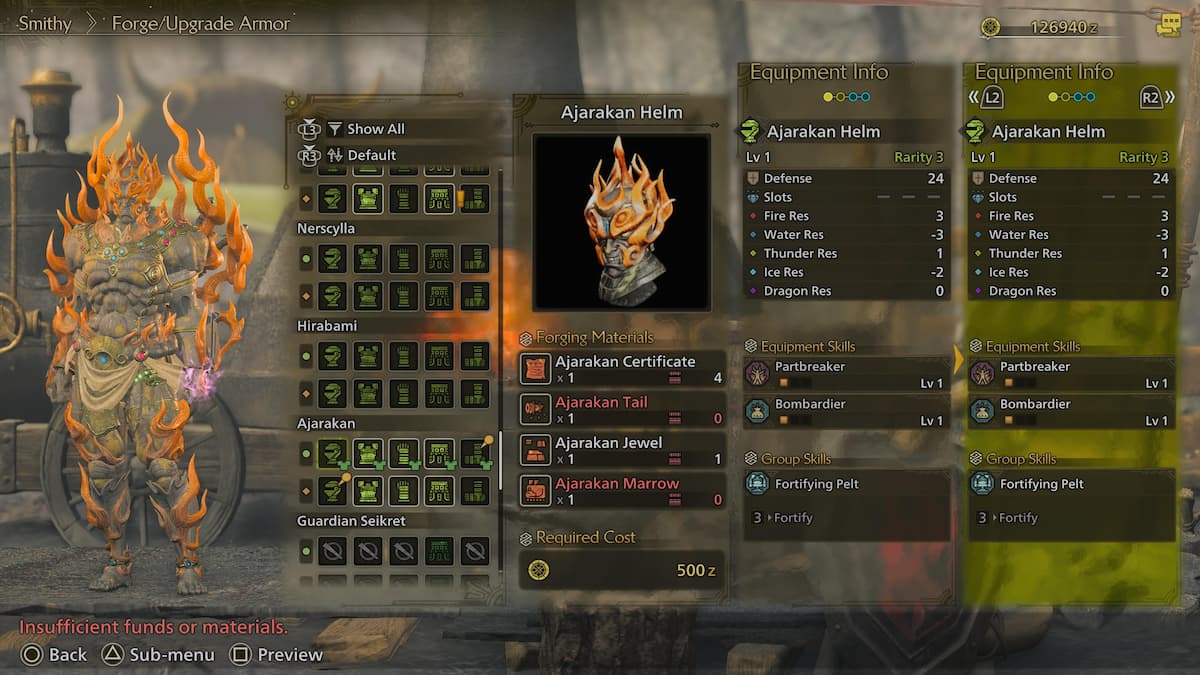Go back to Smithy in breadcrumb
1200x675 pixels.
[x=44, y=23]
